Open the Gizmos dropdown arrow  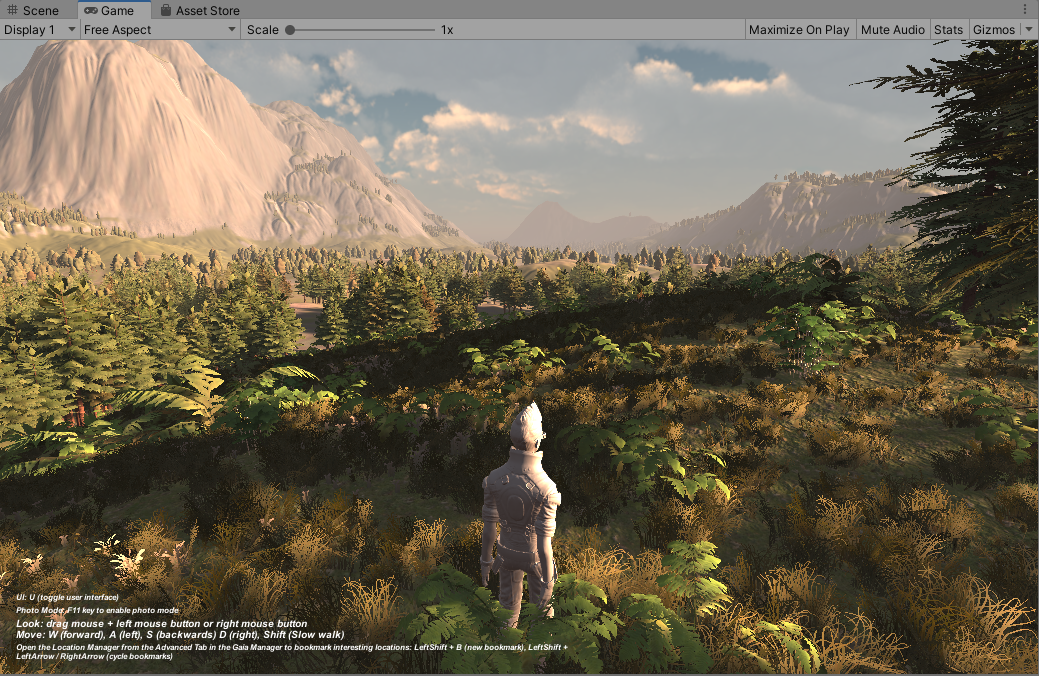point(1030,30)
